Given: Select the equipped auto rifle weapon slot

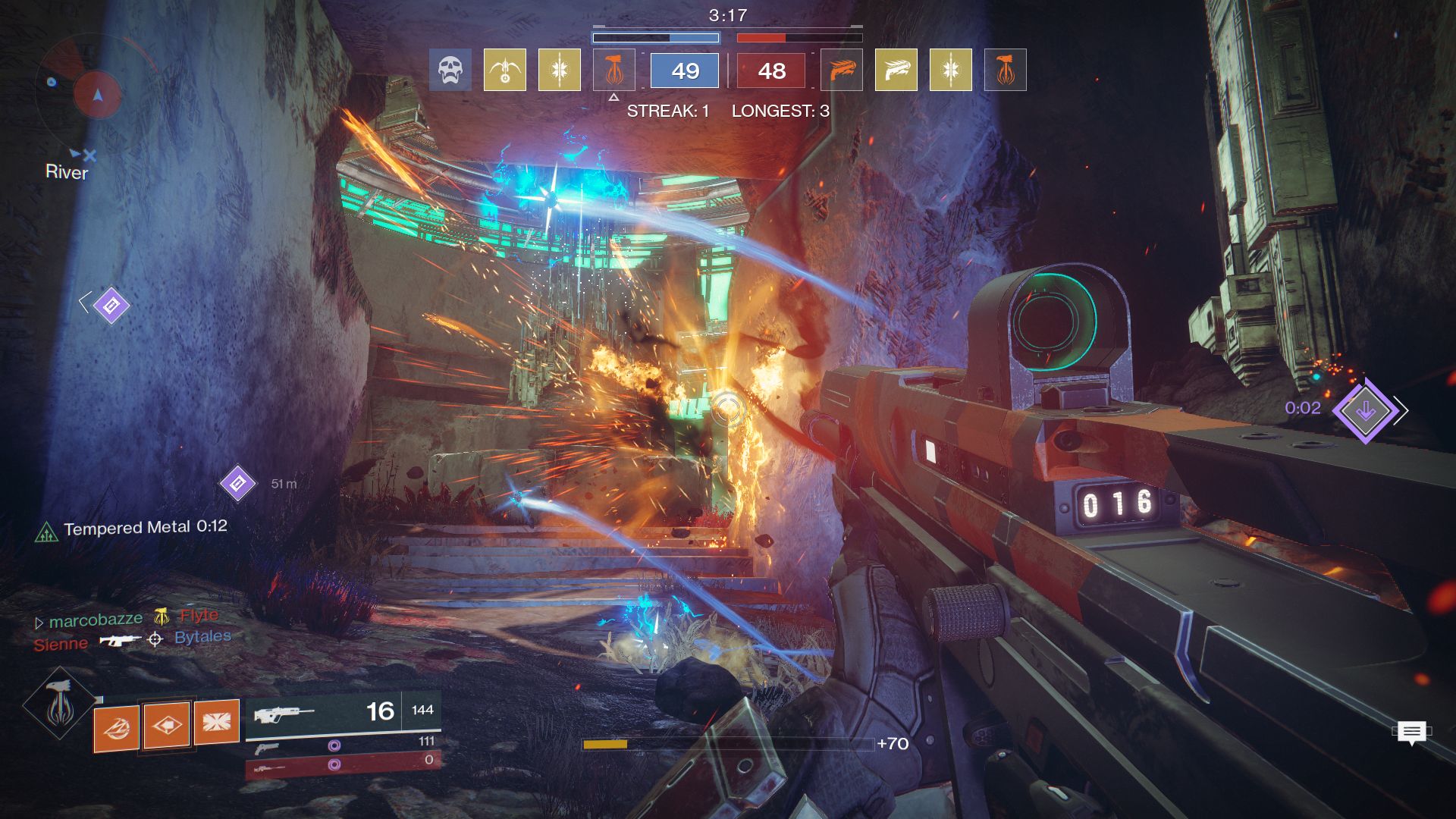Looking at the screenshot, I should pyautogui.click(x=341, y=713).
